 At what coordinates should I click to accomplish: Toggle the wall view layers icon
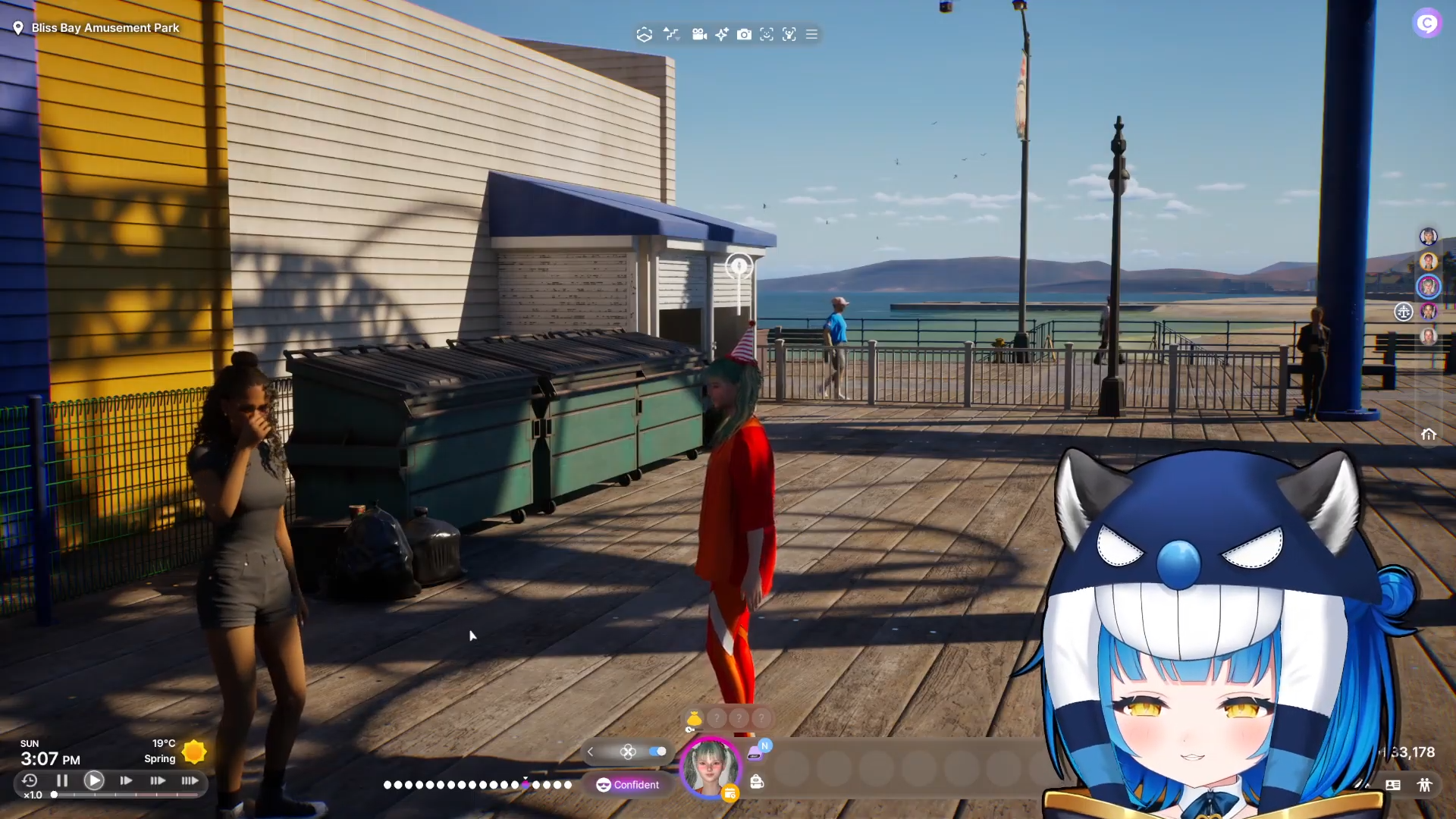[x=644, y=34]
